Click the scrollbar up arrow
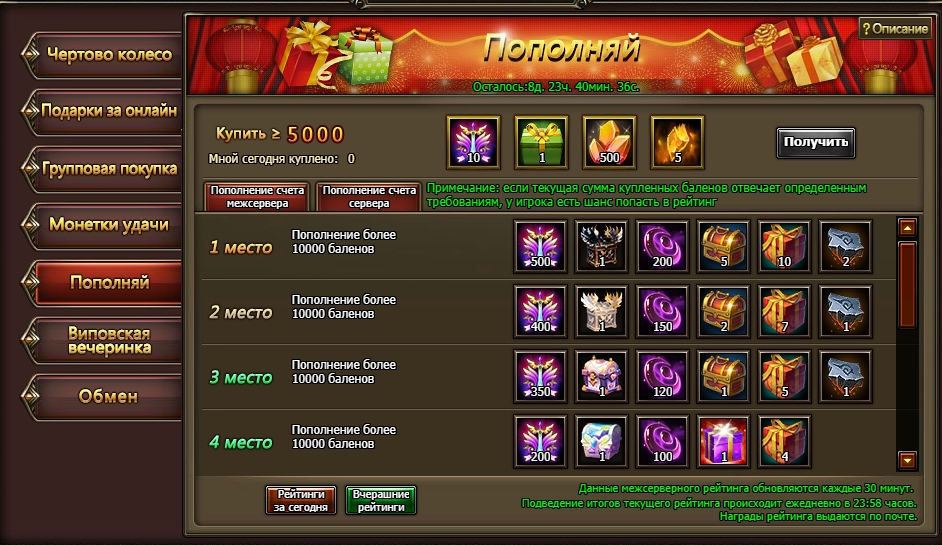 tap(908, 228)
